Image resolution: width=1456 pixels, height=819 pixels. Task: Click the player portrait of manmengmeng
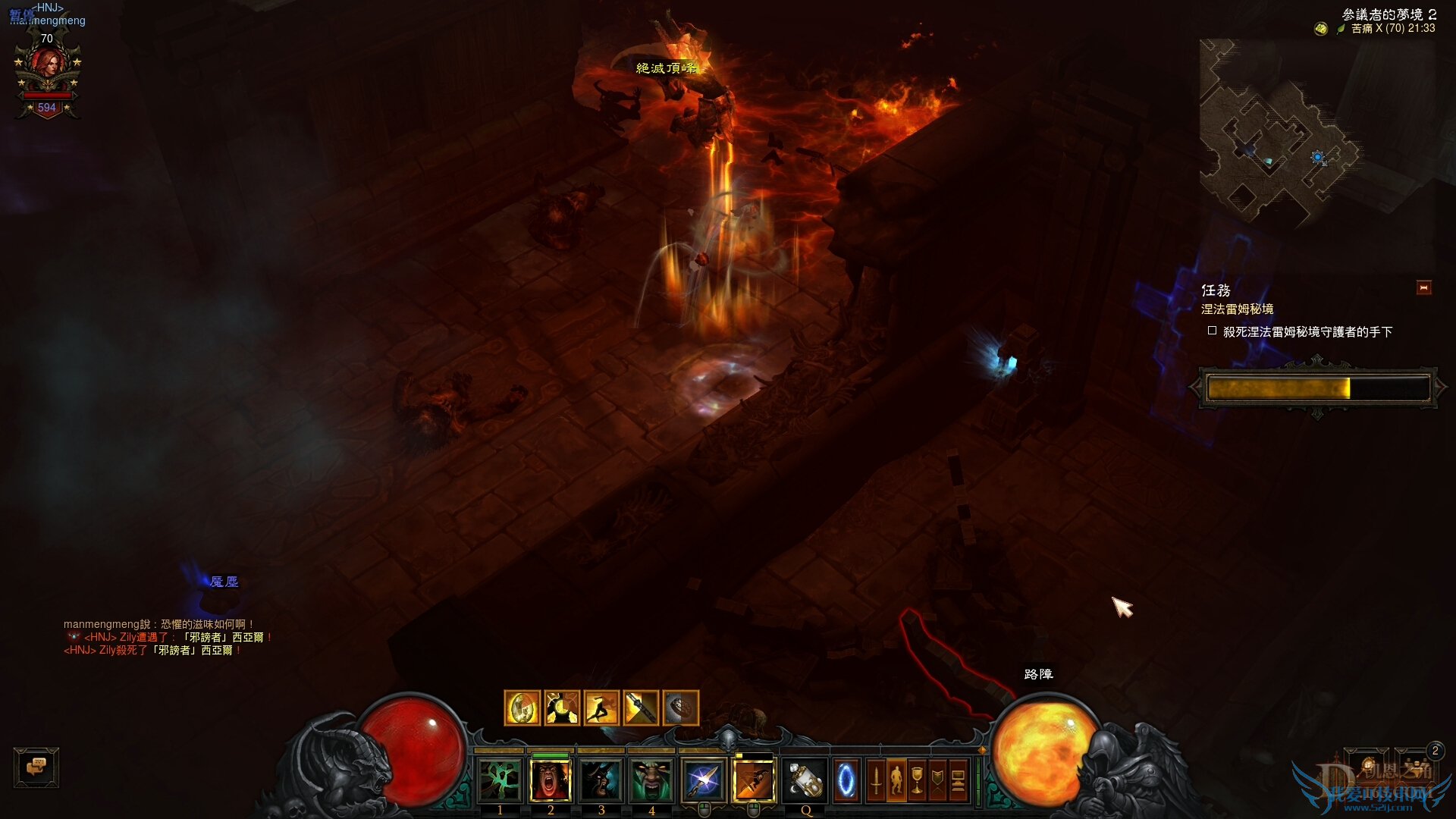click(47, 70)
